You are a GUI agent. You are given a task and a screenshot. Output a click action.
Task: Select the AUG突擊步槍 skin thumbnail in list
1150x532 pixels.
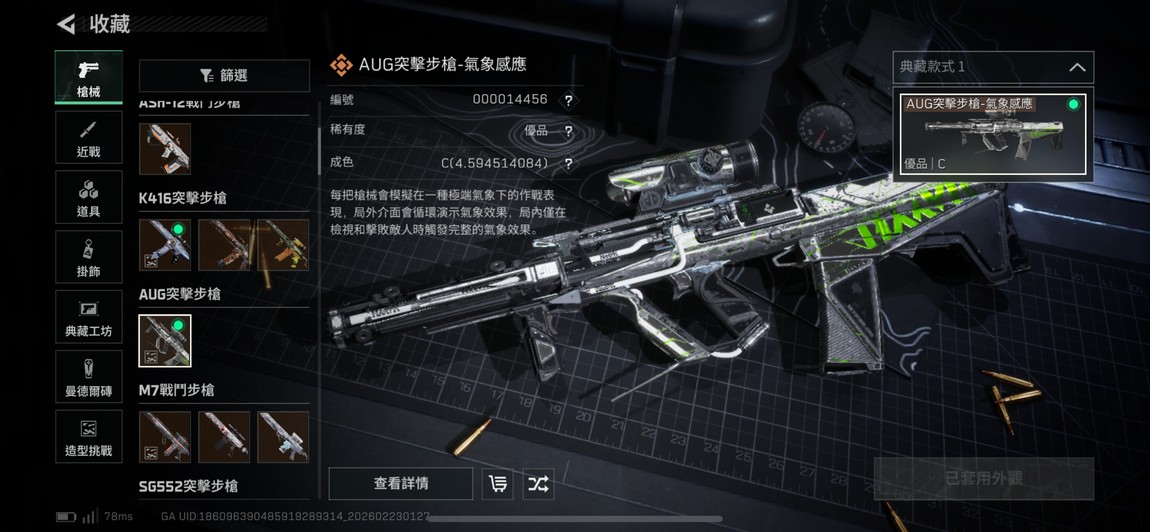165,341
